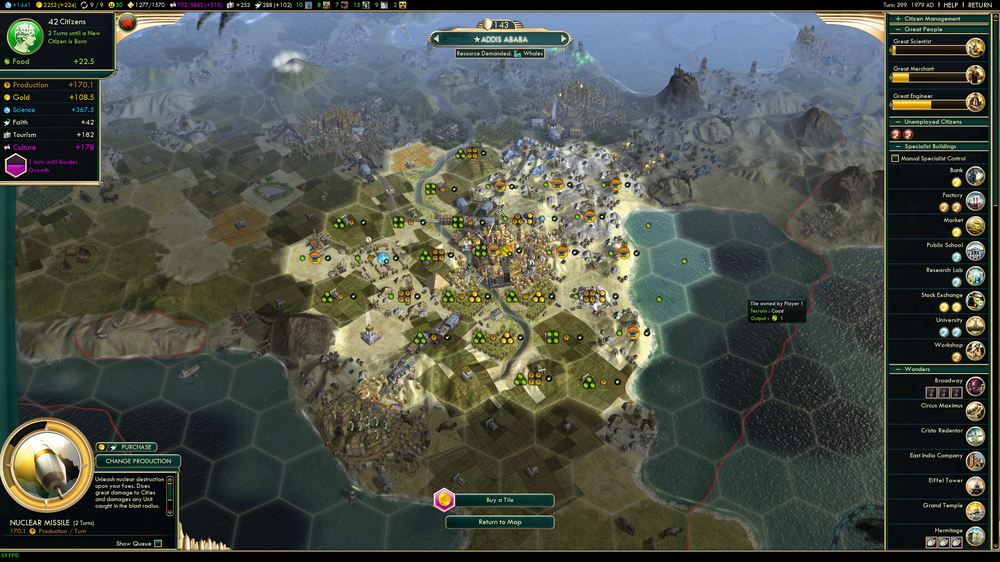Viewport: 1000px width, 562px height.
Task: Select the Bank building icon
Action: tap(975, 175)
